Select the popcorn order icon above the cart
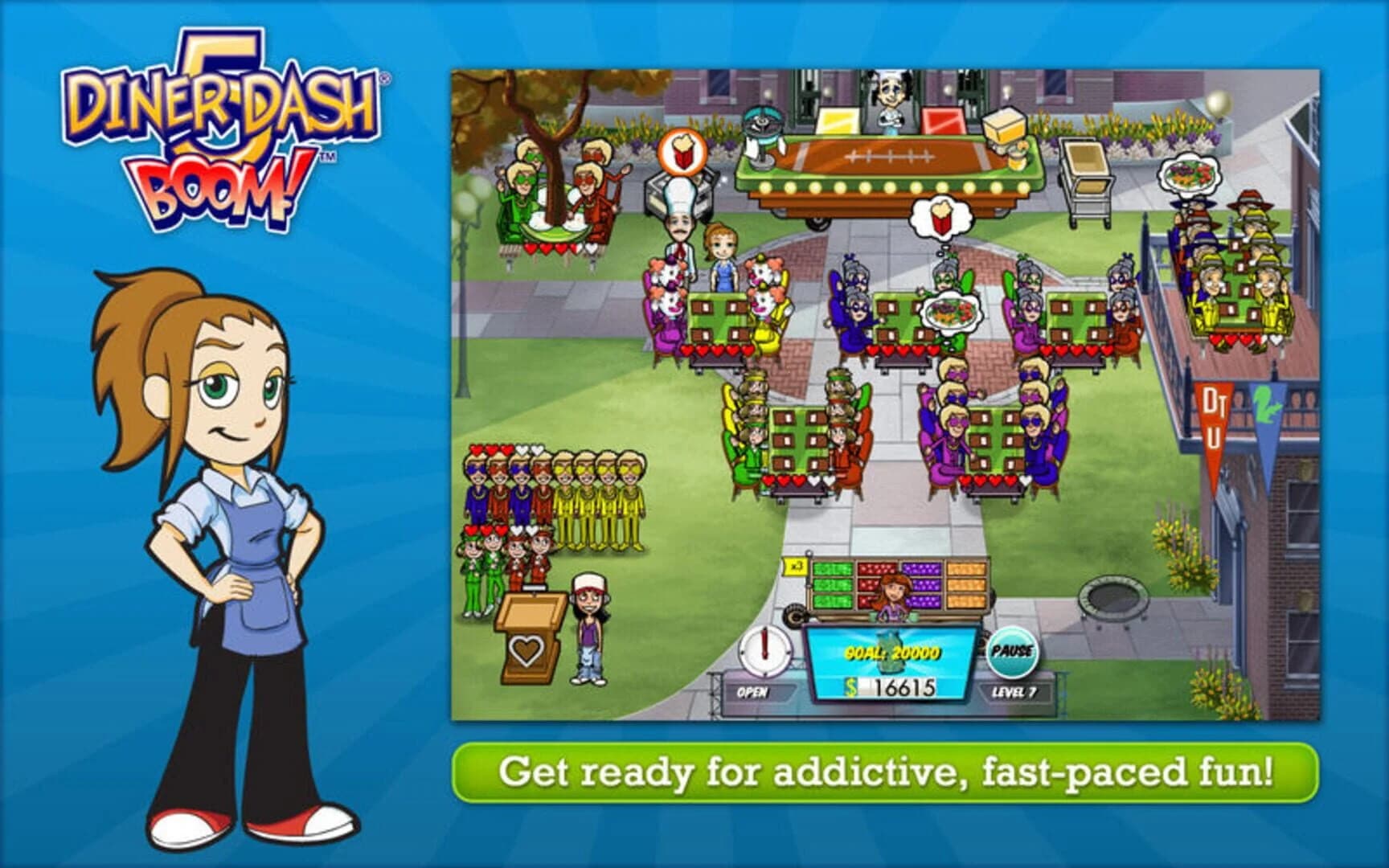Image resolution: width=1389 pixels, height=868 pixels. click(x=681, y=154)
